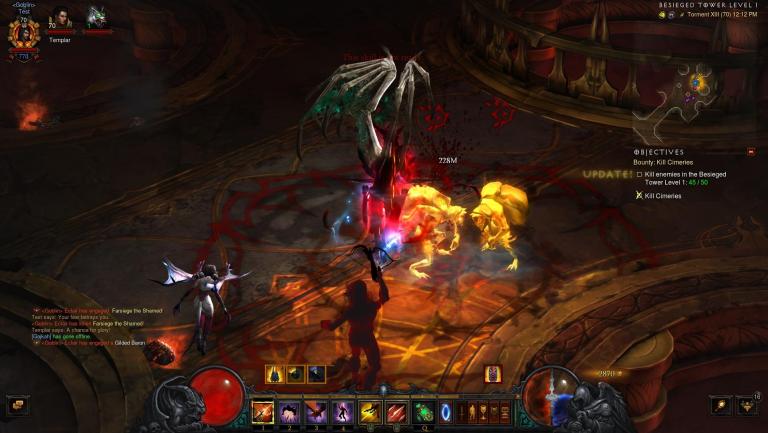Select the Kill Cimeries bounty objective
The image size is (768, 433).
tap(660, 196)
